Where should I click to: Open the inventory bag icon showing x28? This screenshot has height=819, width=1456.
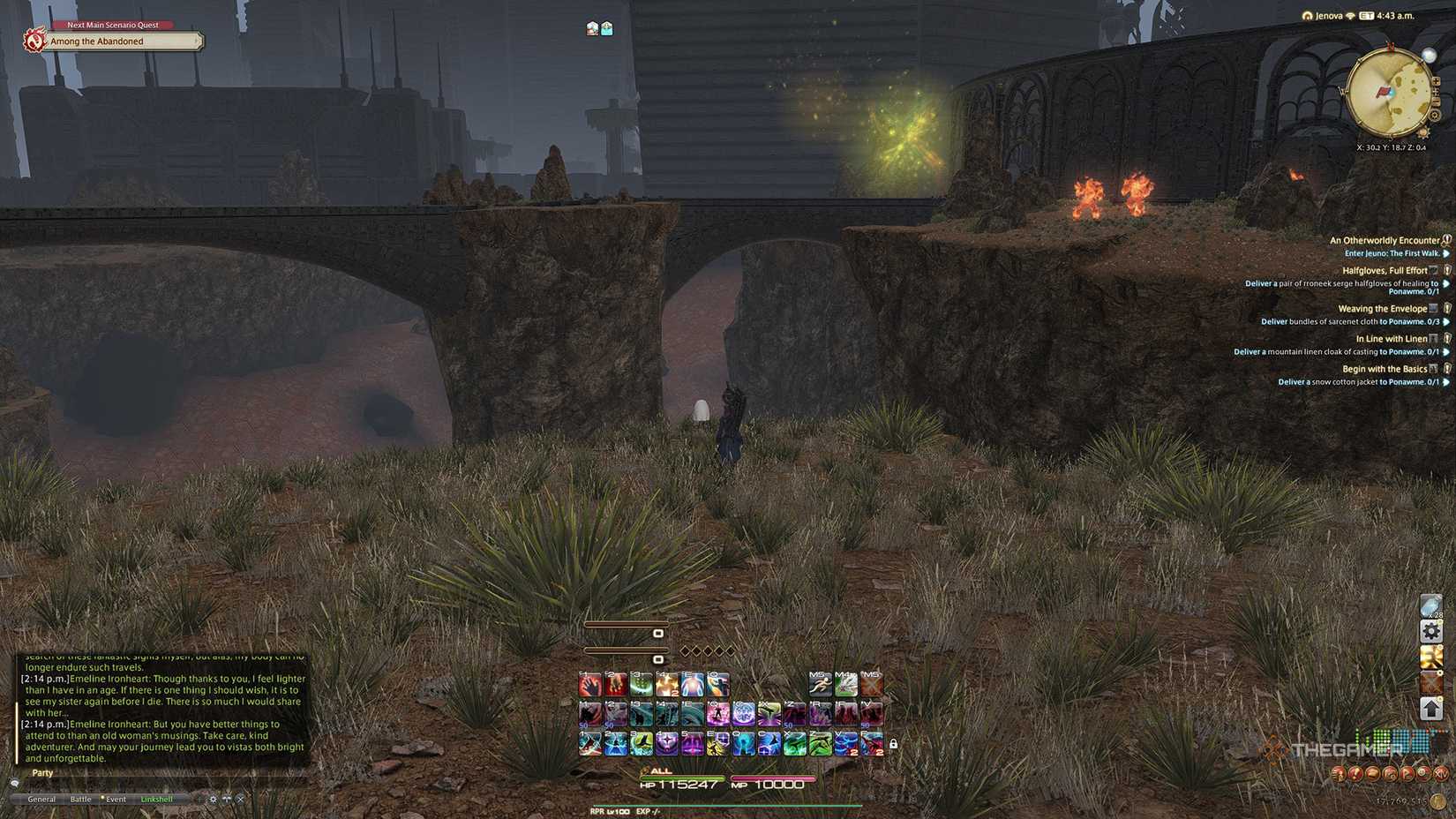click(x=1431, y=607)
